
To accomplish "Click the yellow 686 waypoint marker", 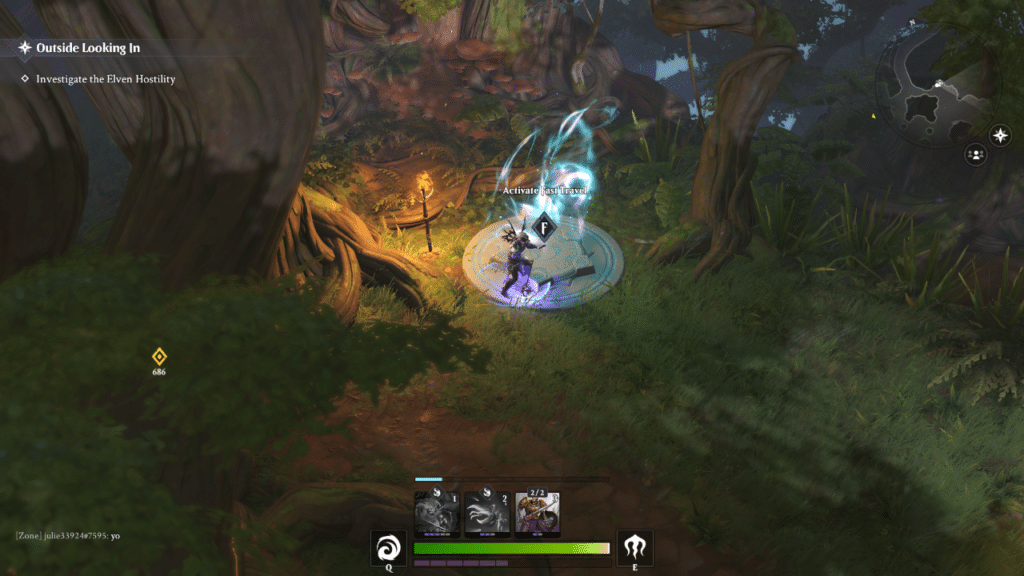I will (x=159, y=358).
